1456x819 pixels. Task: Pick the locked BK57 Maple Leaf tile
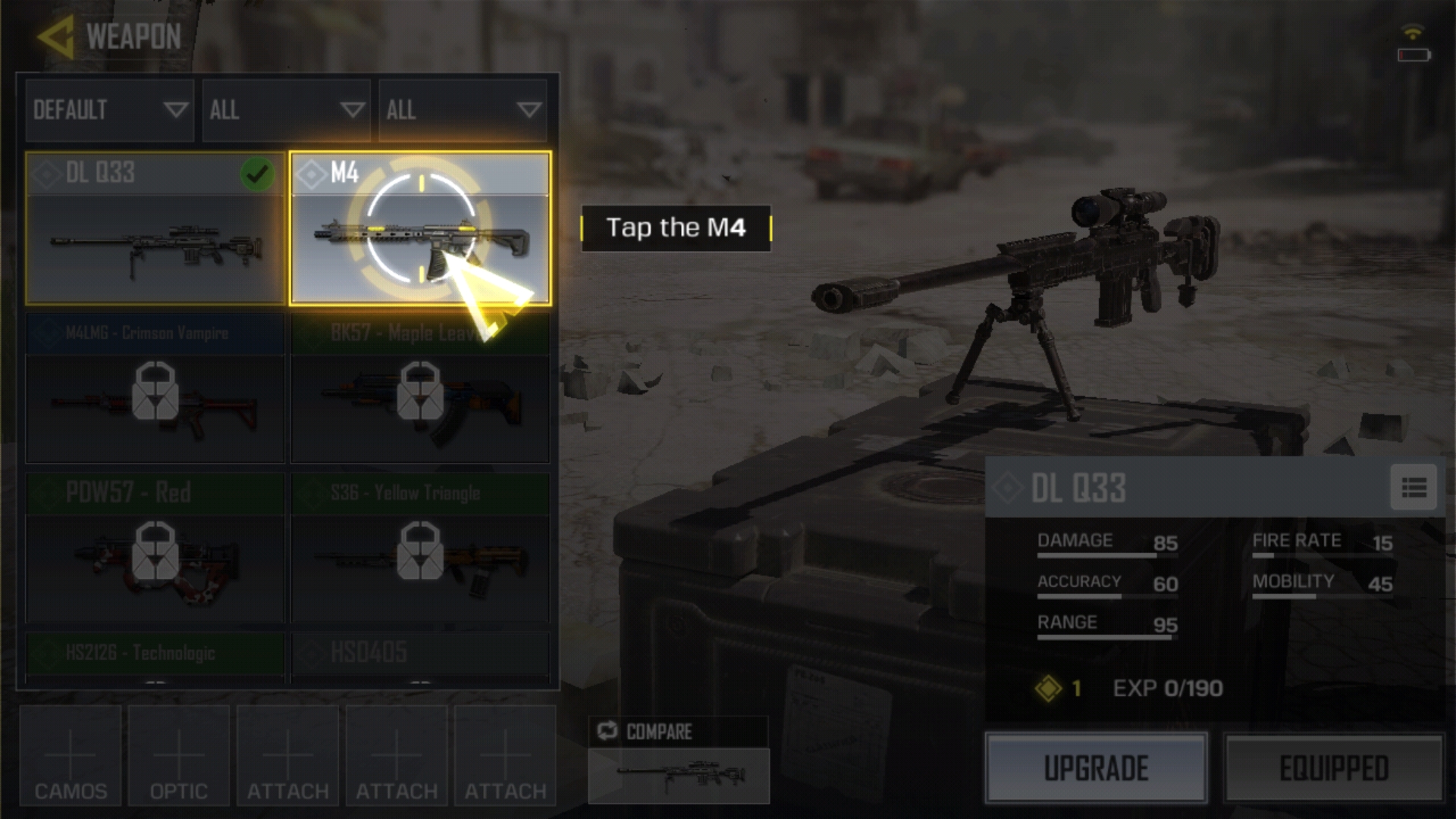[x=420, y=388]
